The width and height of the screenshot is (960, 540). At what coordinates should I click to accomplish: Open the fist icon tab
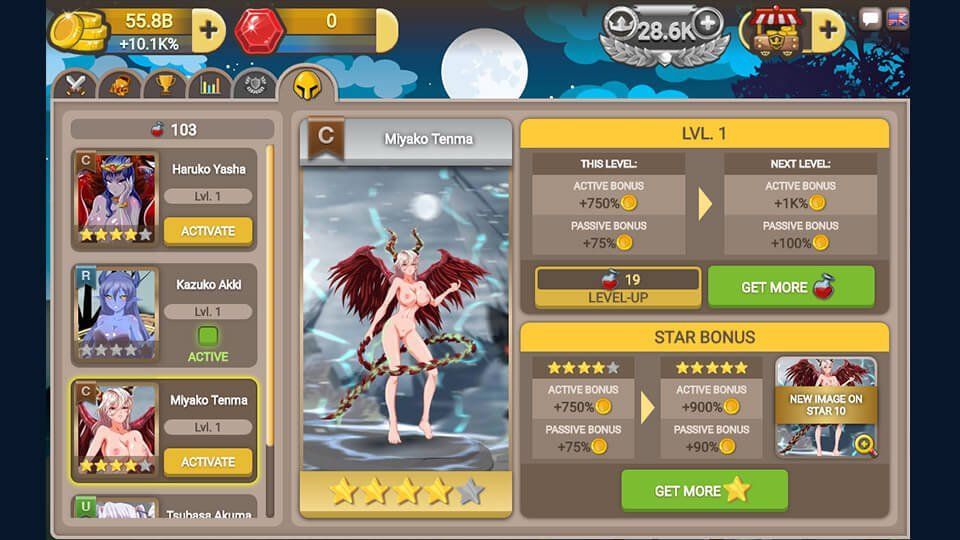(121, 85)
